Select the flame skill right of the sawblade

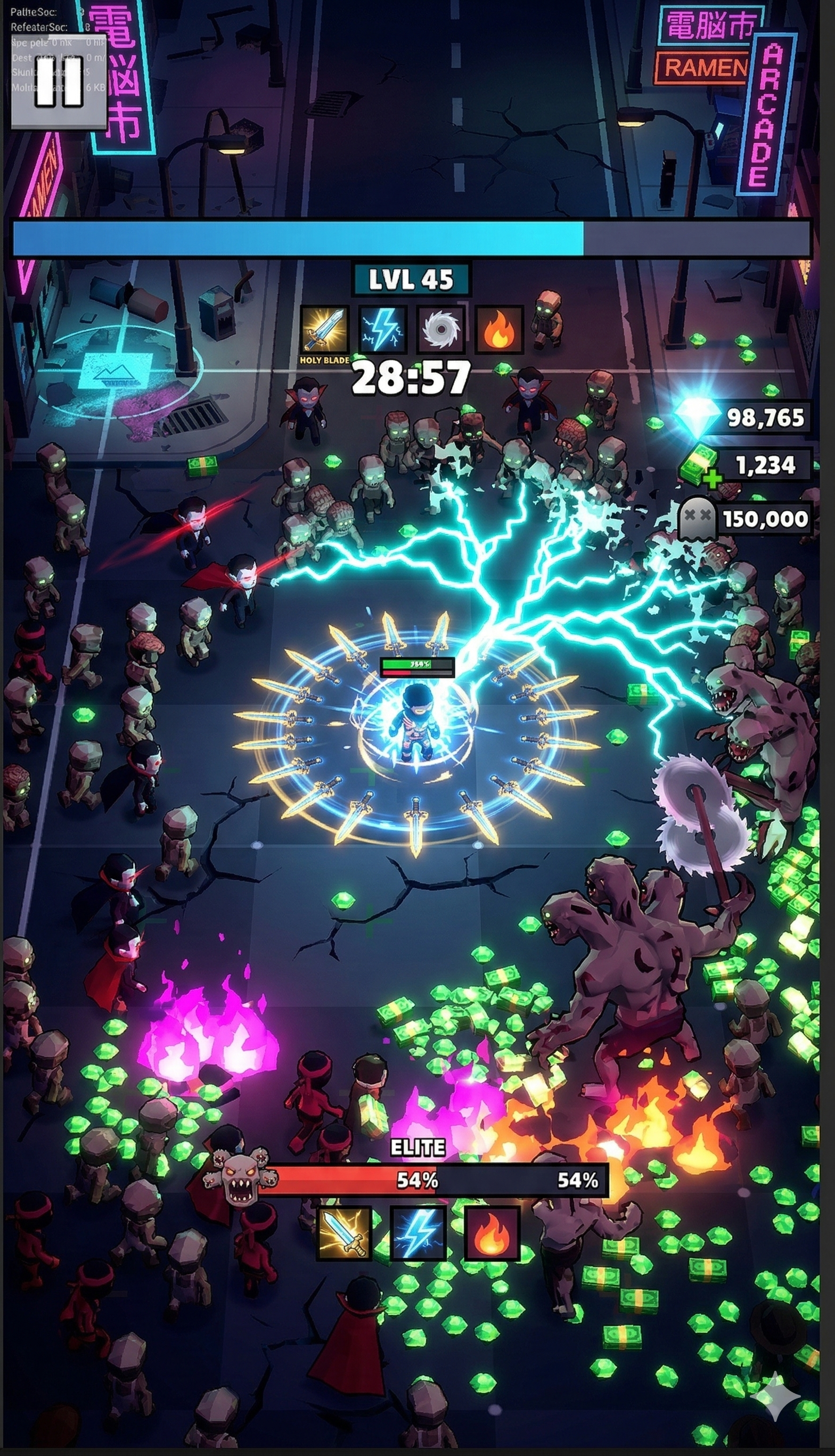[x=499, y=329]
